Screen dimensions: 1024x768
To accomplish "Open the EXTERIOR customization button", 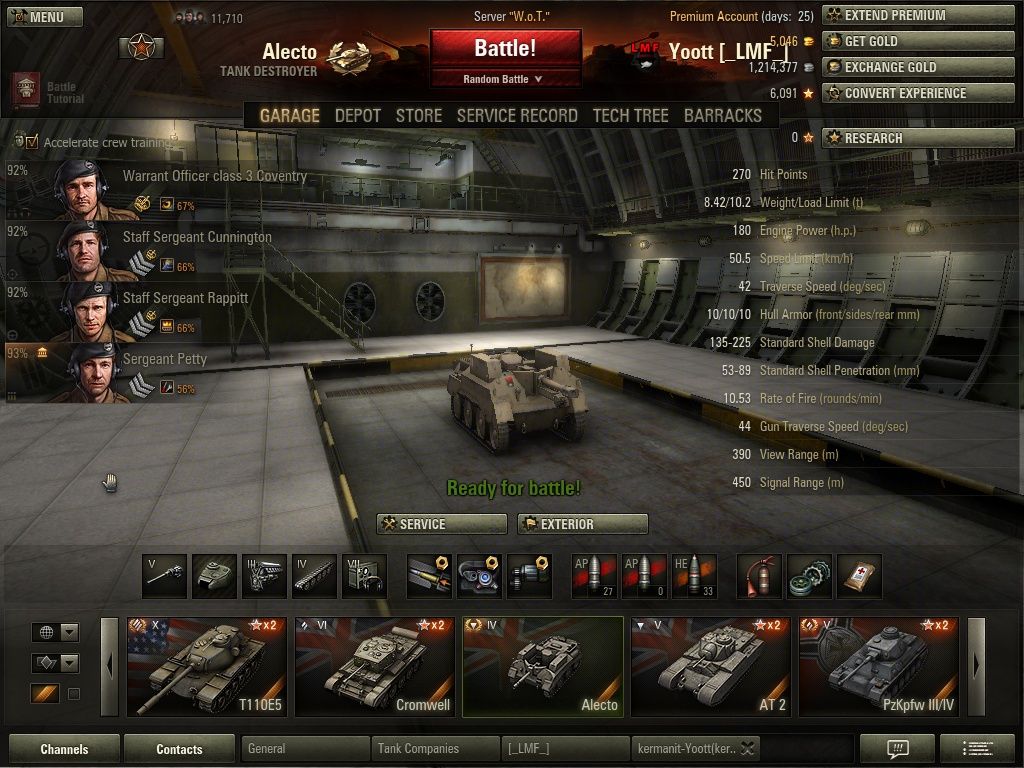I will 582,524.
